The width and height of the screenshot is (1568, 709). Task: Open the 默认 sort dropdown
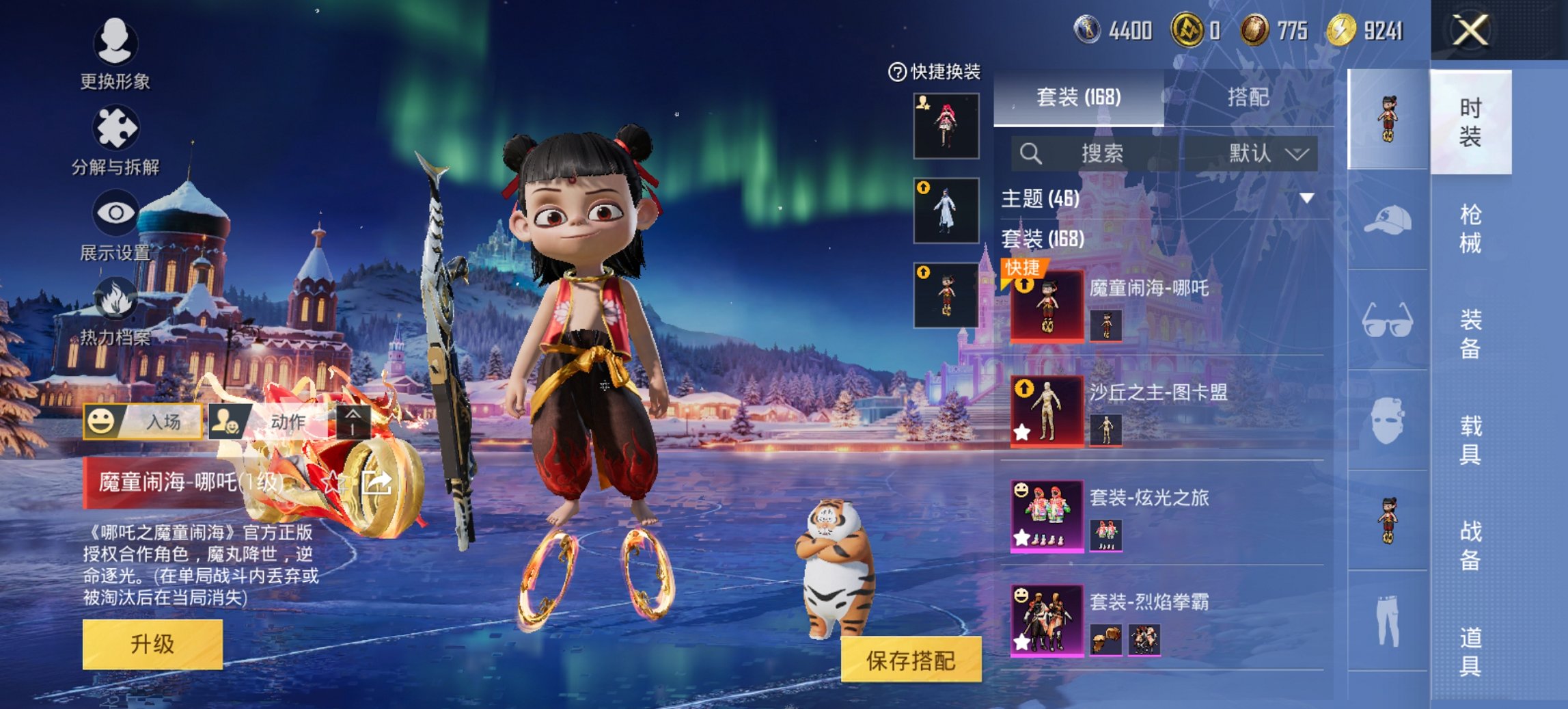tap(1267, 153)
